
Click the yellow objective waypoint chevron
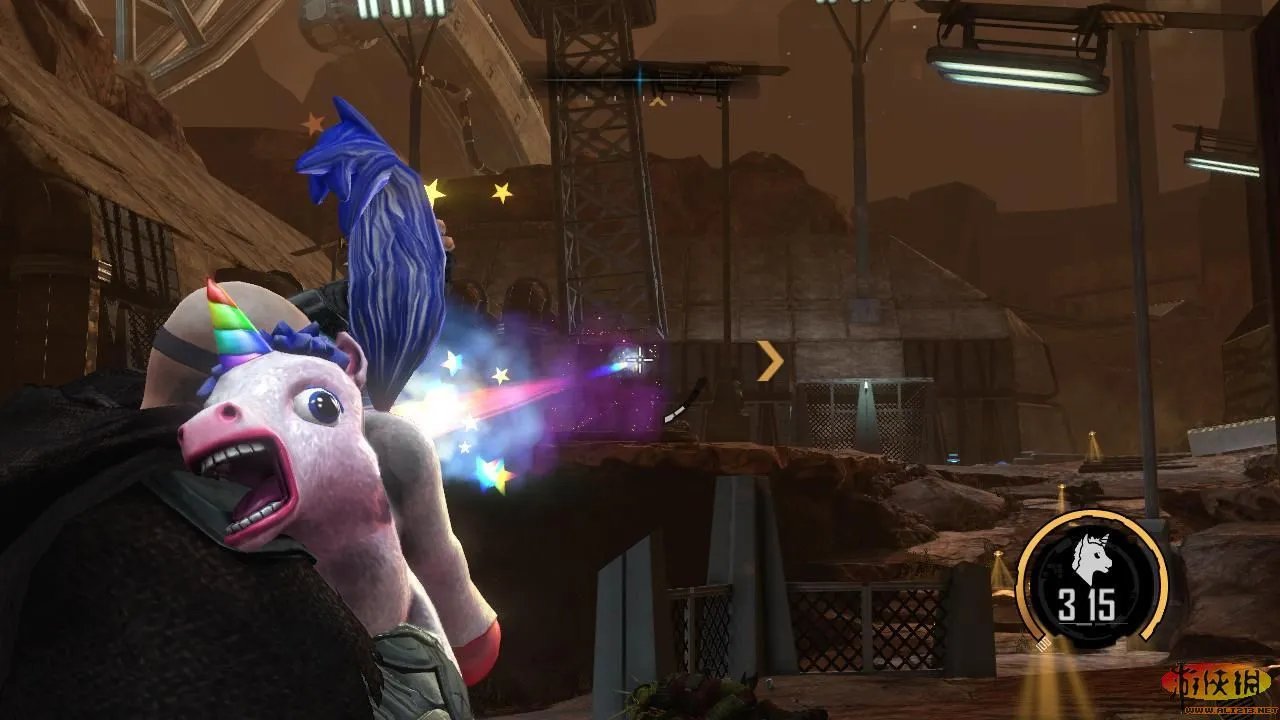769,361
